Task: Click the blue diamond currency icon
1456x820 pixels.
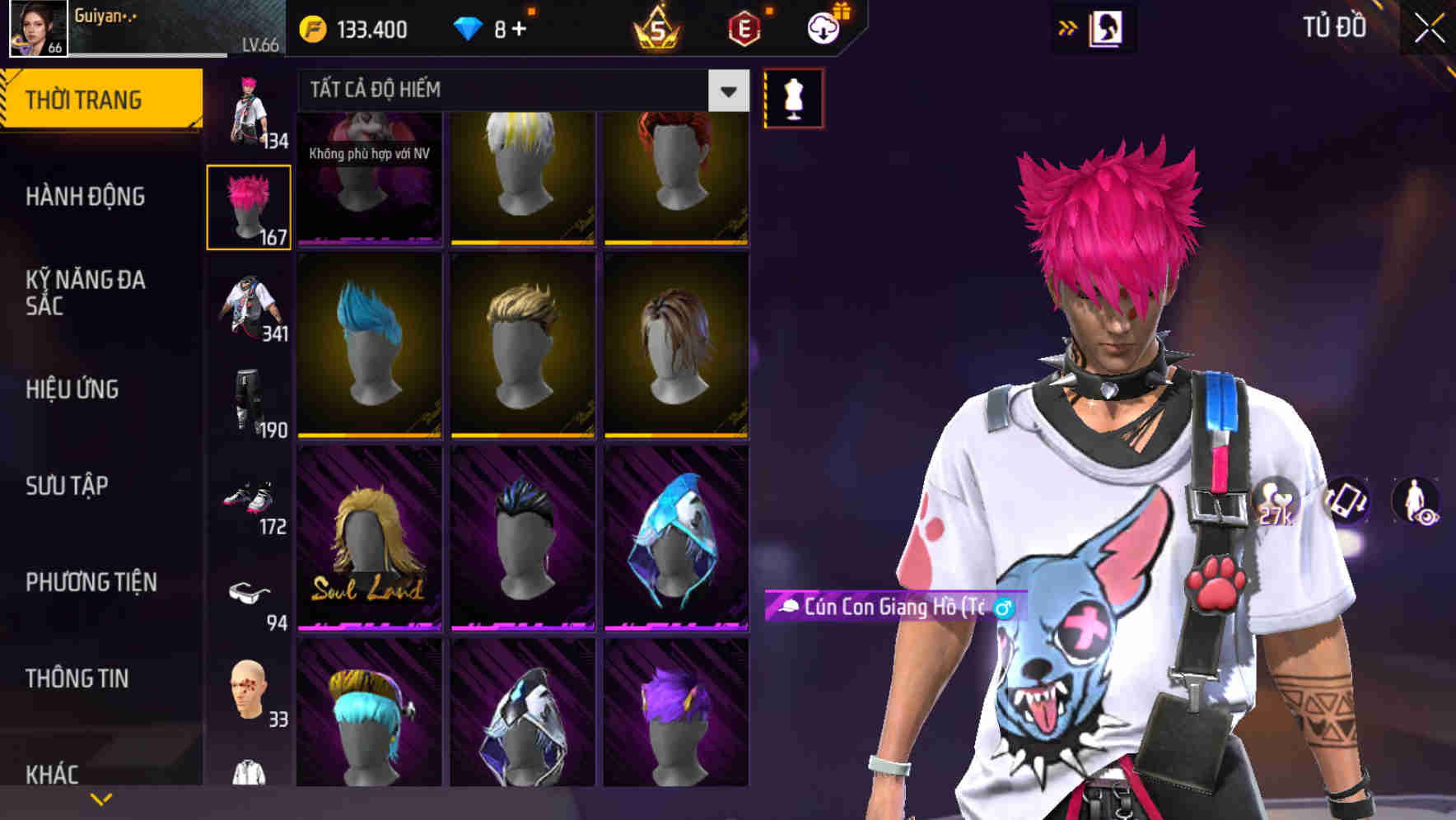Action: (x=466, y=27)
